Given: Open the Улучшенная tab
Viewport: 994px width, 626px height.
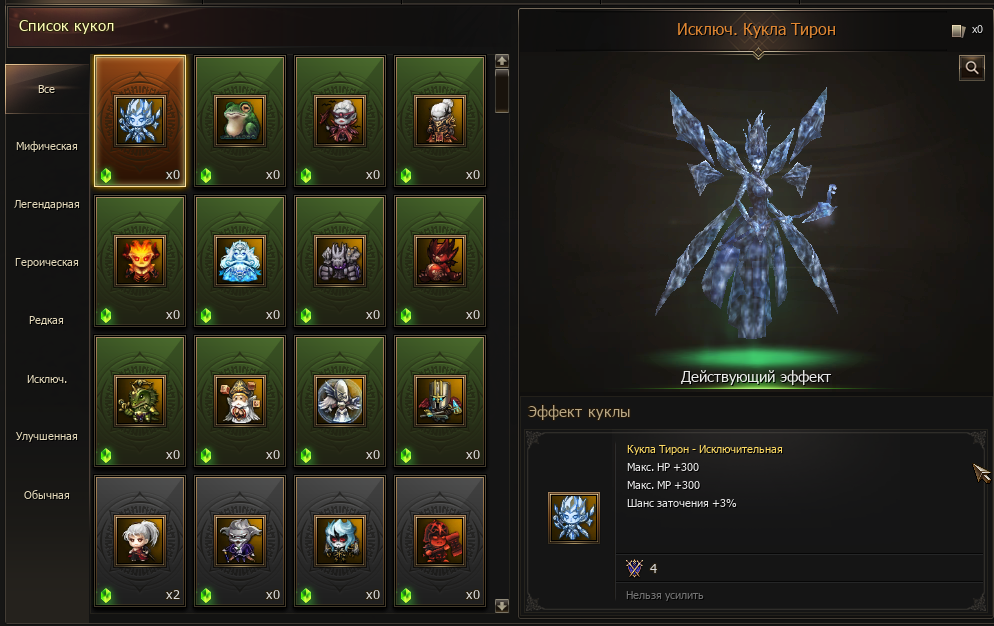Looking at the screenshot, I should point(46,436).
